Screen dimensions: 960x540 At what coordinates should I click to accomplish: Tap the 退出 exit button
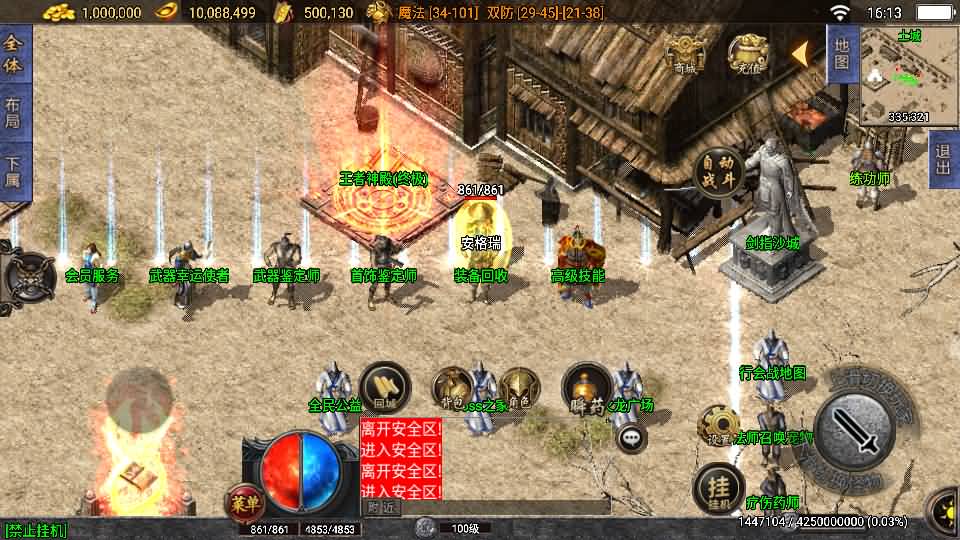tap(942, 160)
